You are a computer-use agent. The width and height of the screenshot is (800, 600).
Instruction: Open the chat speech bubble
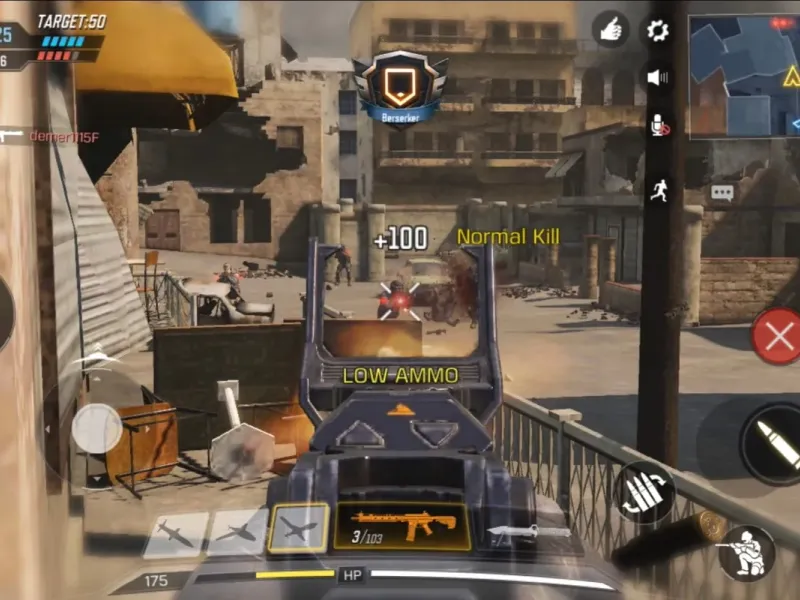[722, 192]
